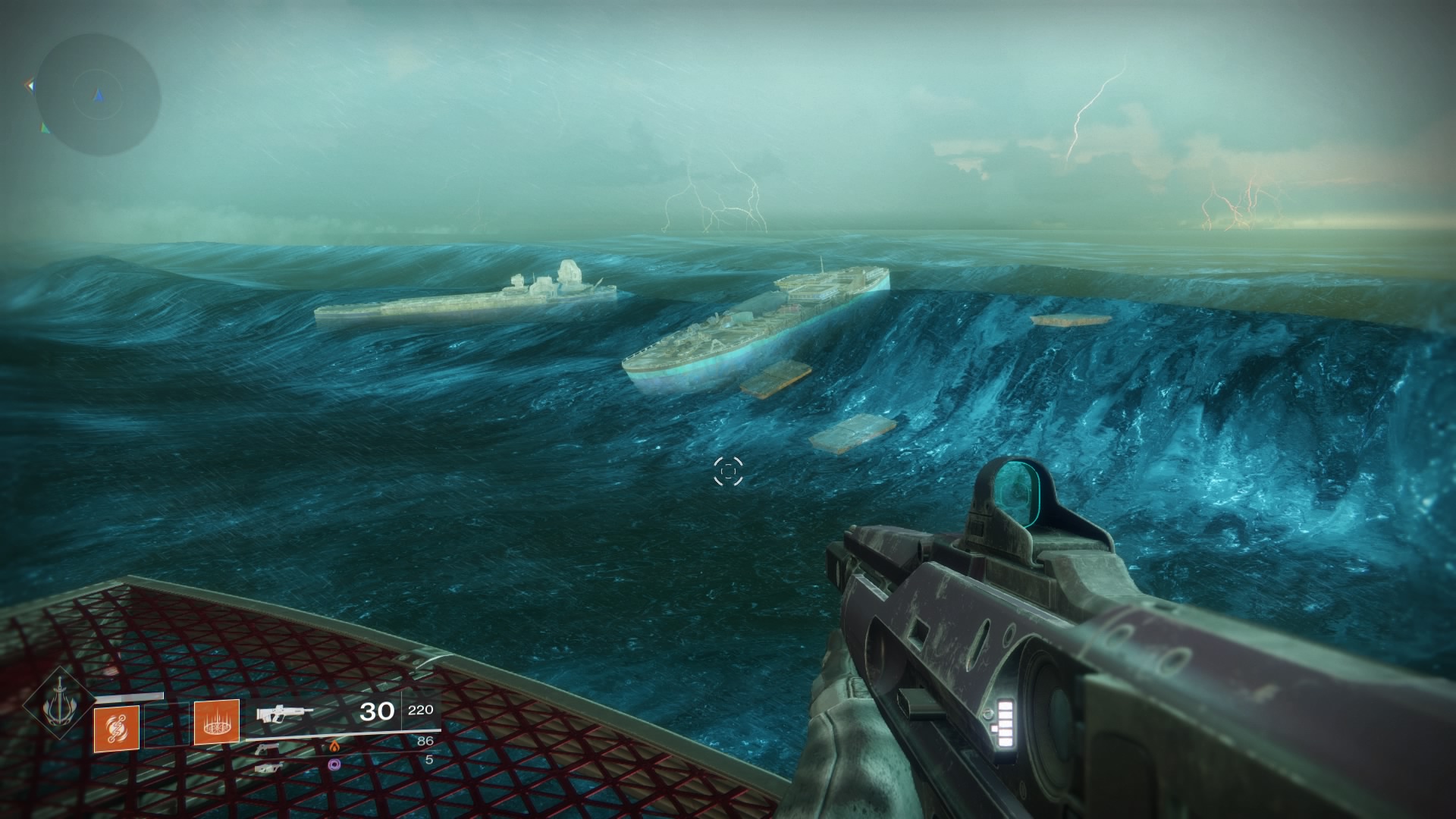1456x819 pixels.
Task: Use the orange grenade ability icon
Action: (x=117, y=729)
